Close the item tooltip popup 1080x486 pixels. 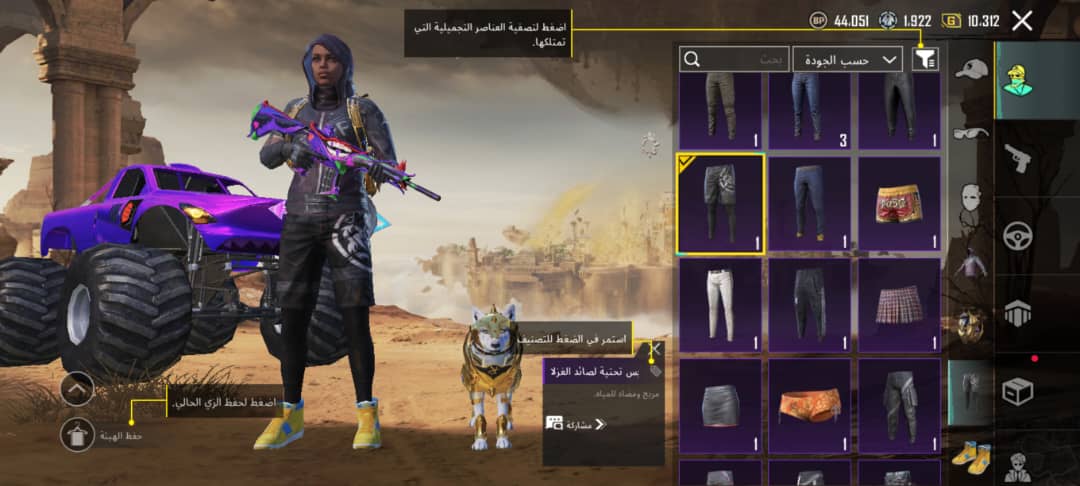coord(655,349)
